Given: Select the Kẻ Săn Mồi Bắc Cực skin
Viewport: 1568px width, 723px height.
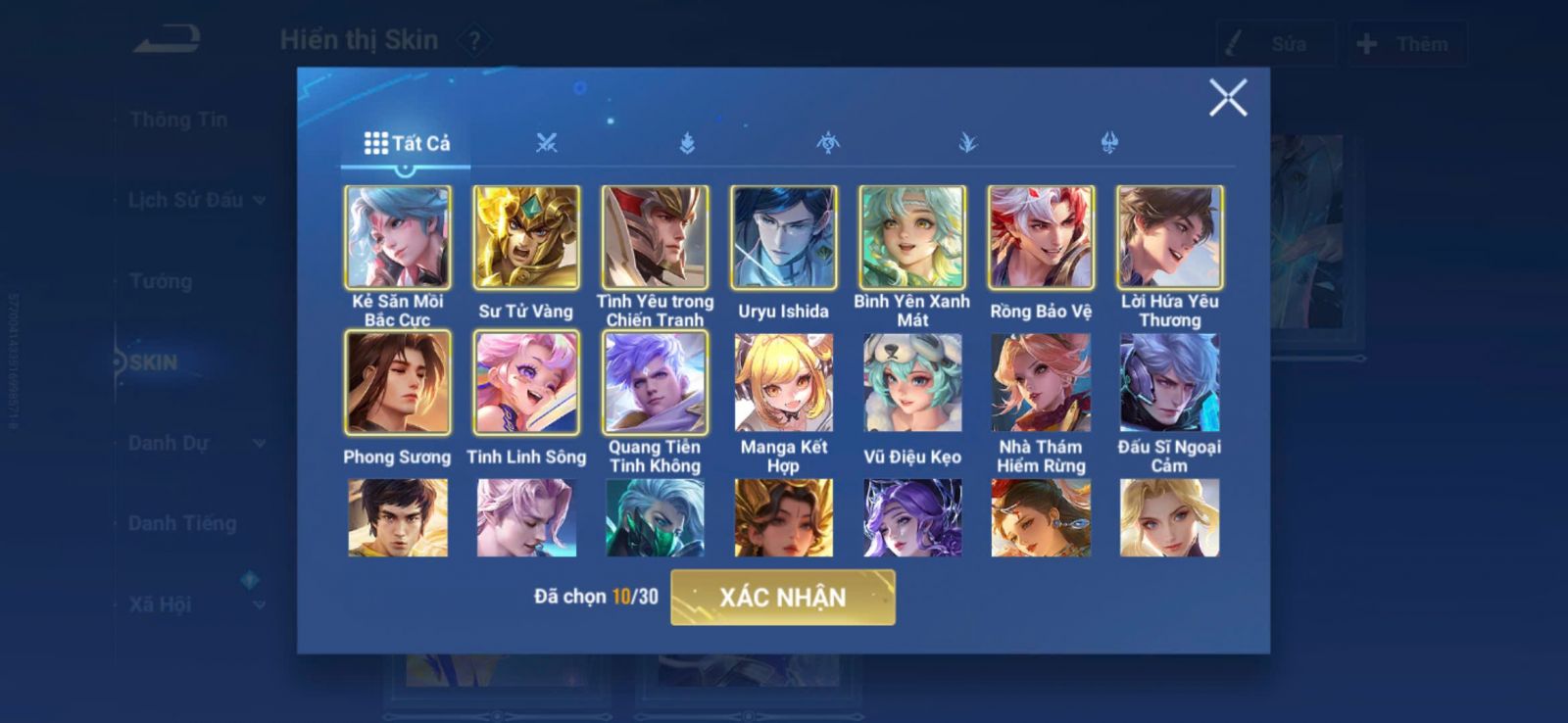Looking at the screenshot, I should [397, 237].
